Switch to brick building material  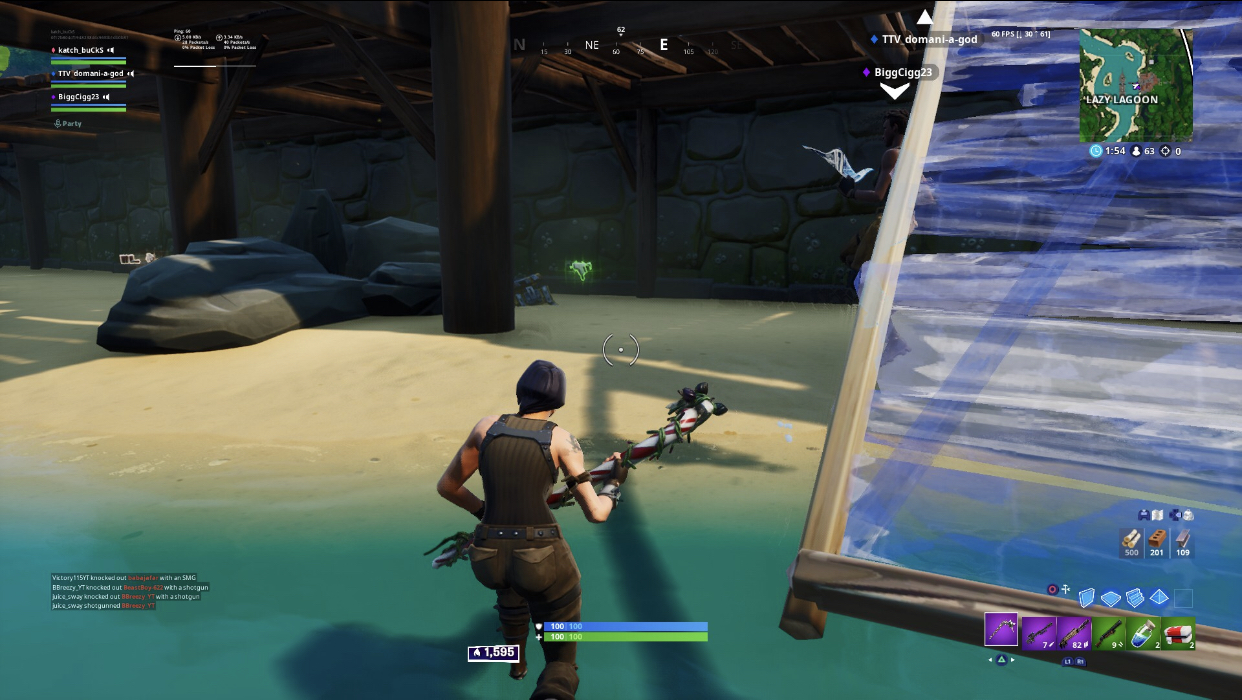tap(1158, 543)
